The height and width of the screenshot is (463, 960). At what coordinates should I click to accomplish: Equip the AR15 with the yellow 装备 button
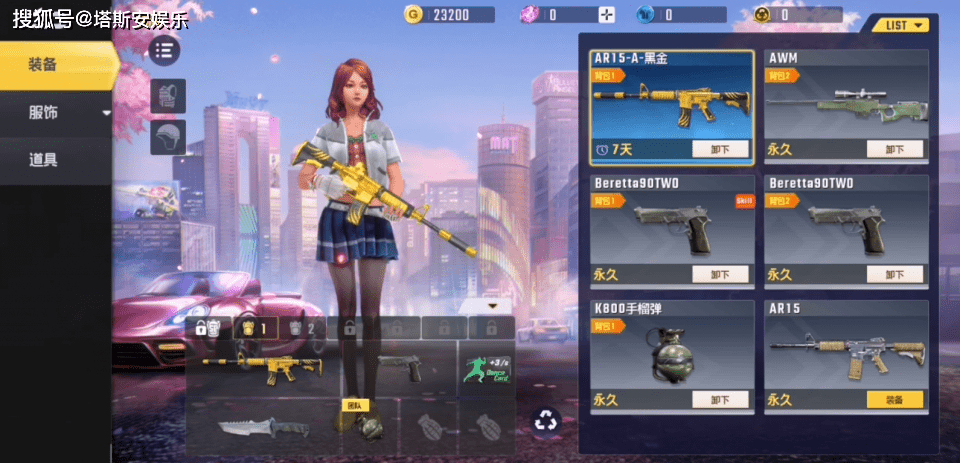click(x=894, y=400)
